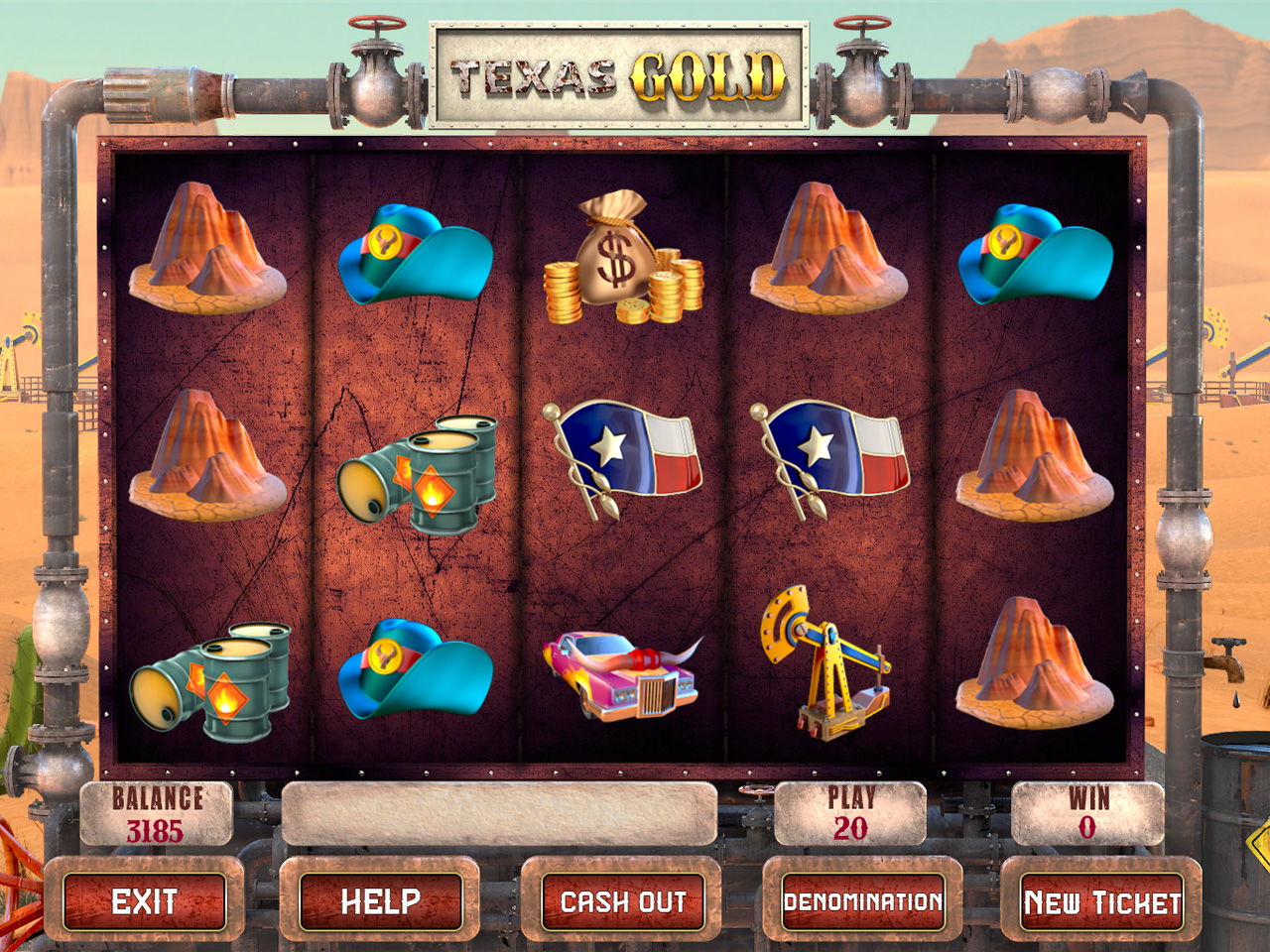The width and height of the screenshot is (1270, 952).
Task: Change the Denomination setting
Action: tap(863, 901)
